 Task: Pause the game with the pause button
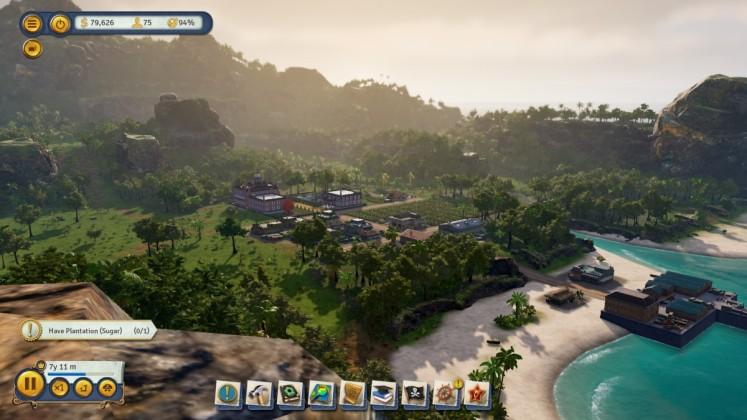tap(29, 384)
